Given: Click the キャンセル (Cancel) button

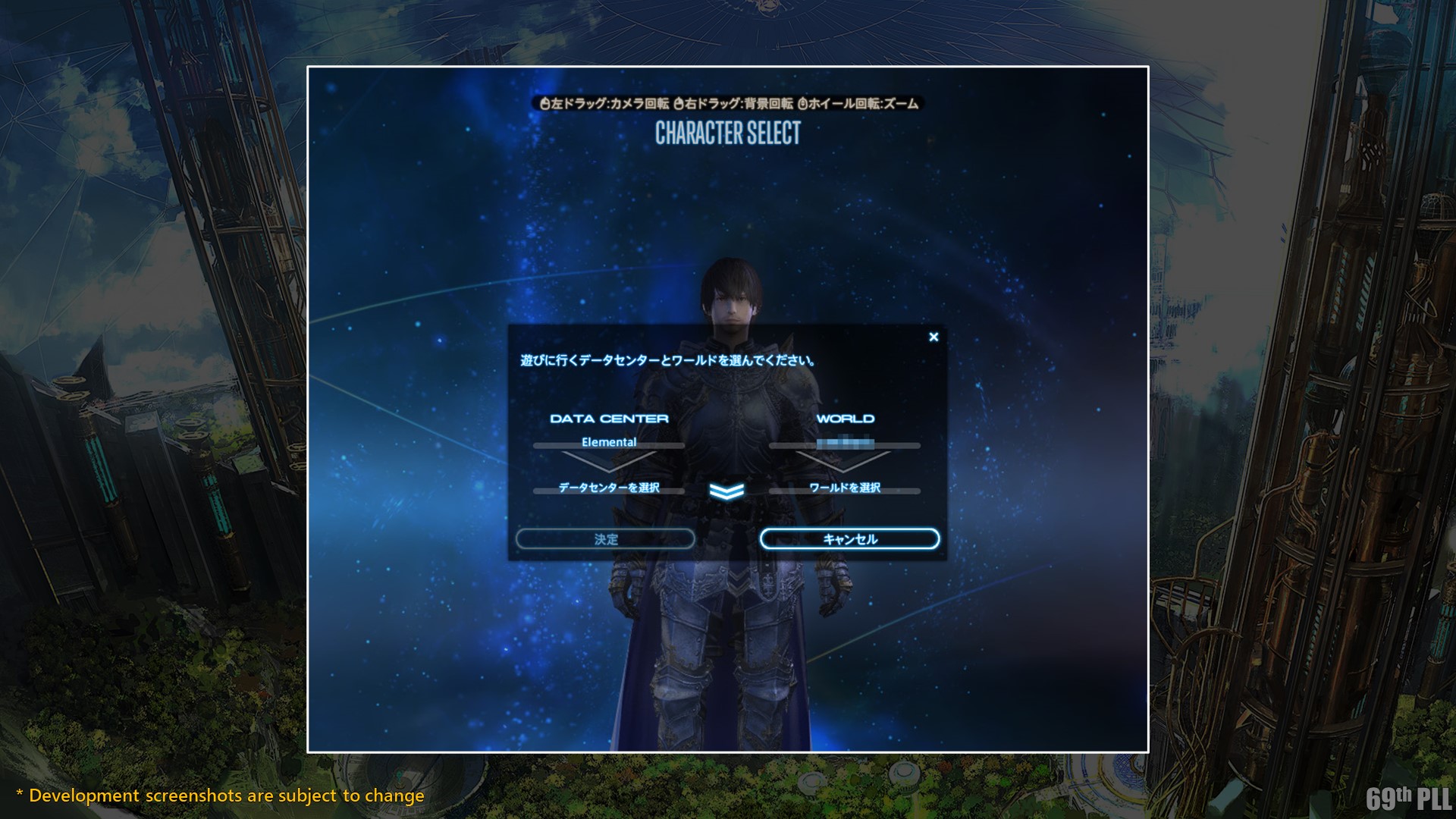Looking at the screenshot, I should click(x=849, y=539).
